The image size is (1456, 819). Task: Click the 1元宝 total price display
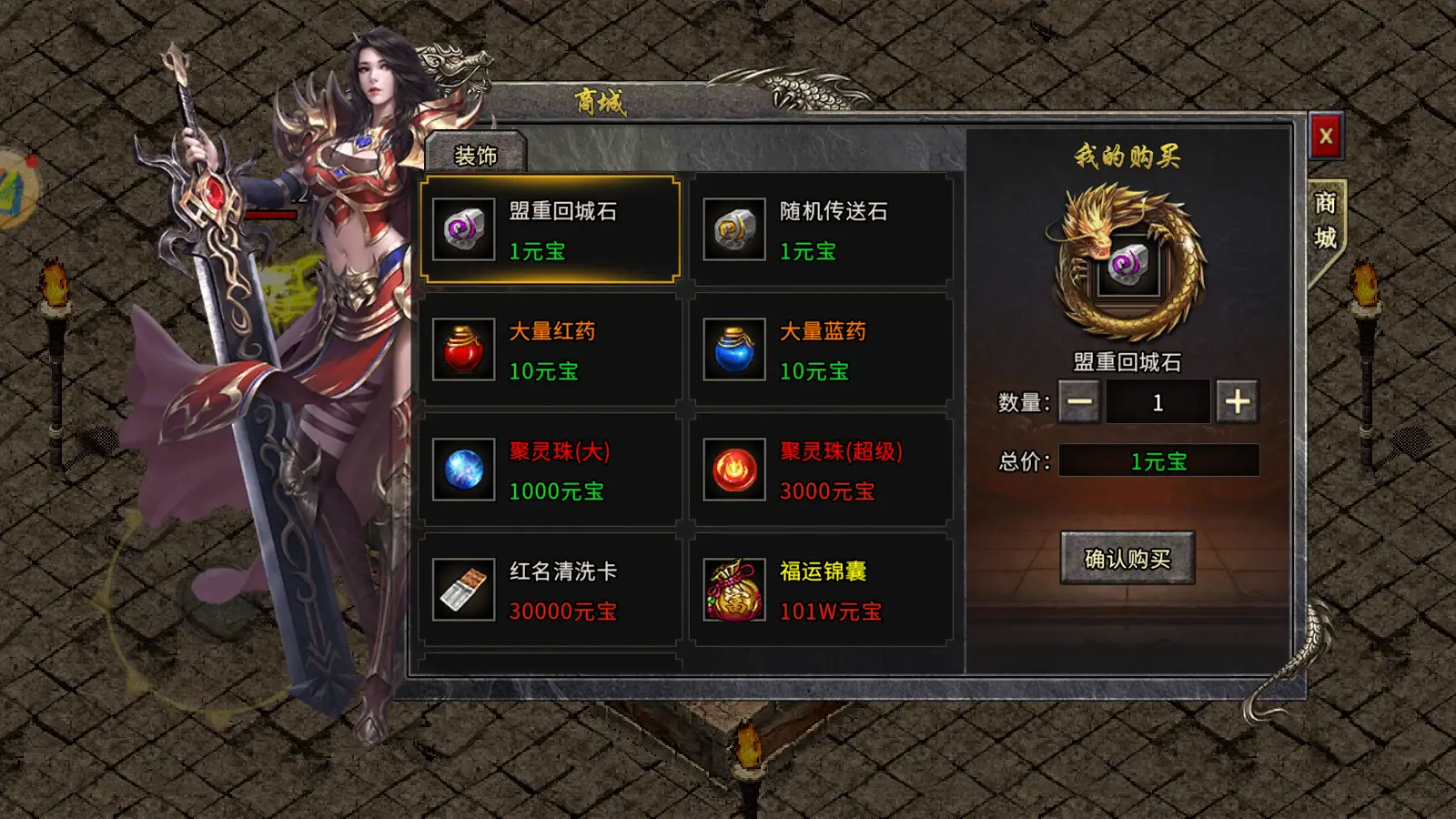[x=1159, y=460]
